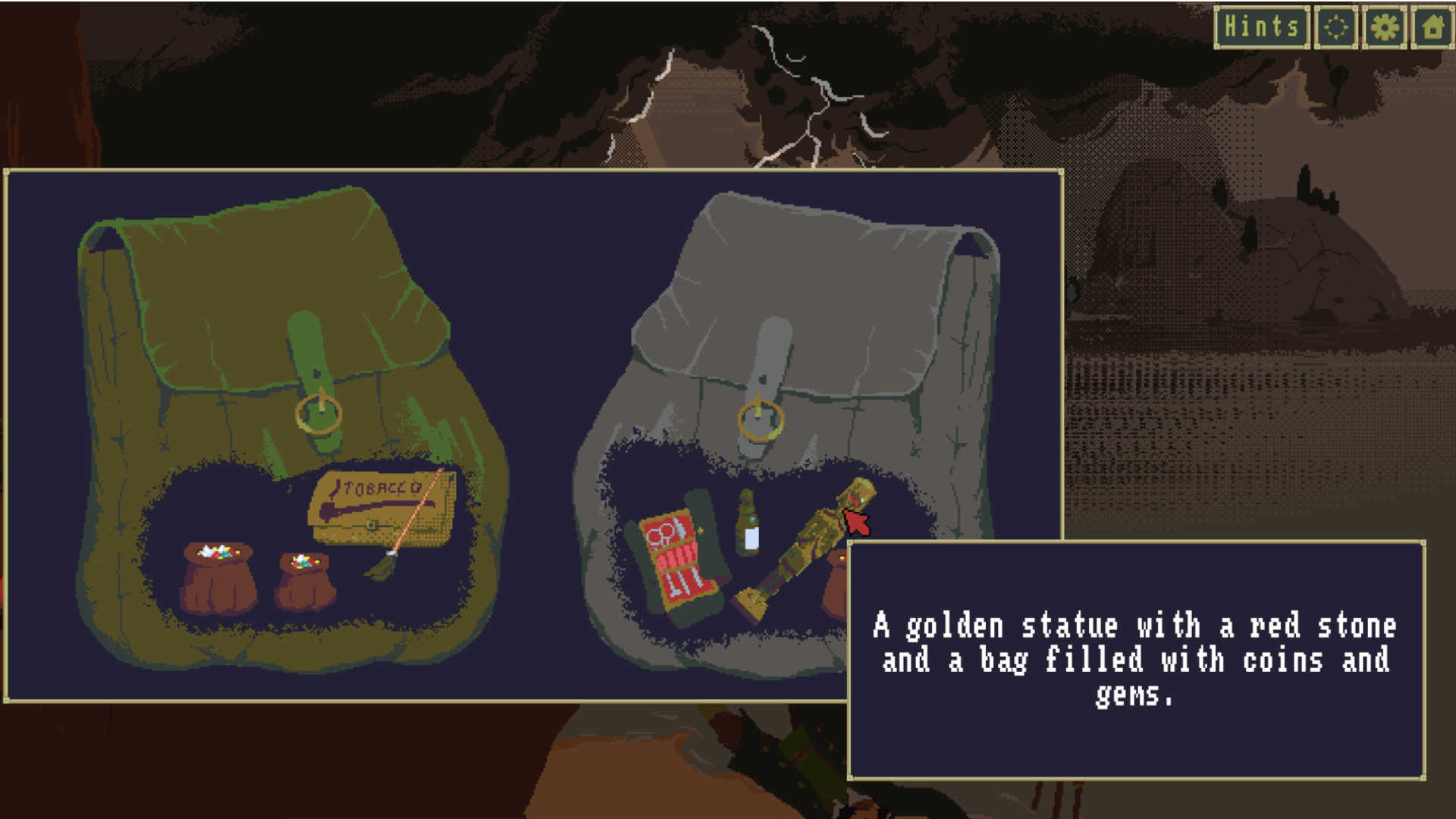Open the Hints panel
This screenshot has height=819, width=1456.
tap(1261, 27)
